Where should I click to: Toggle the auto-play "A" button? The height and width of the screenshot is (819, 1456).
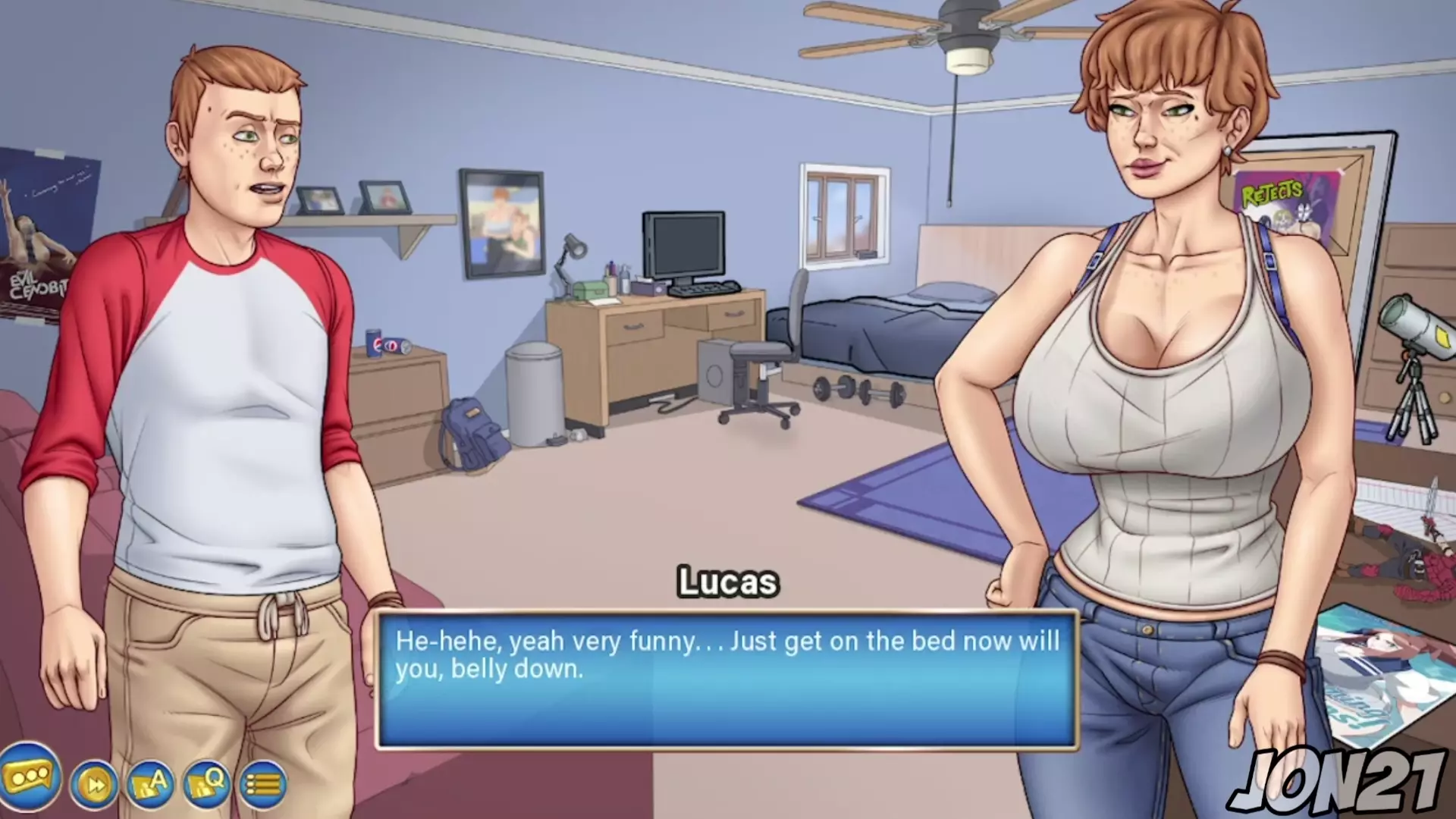150,784
